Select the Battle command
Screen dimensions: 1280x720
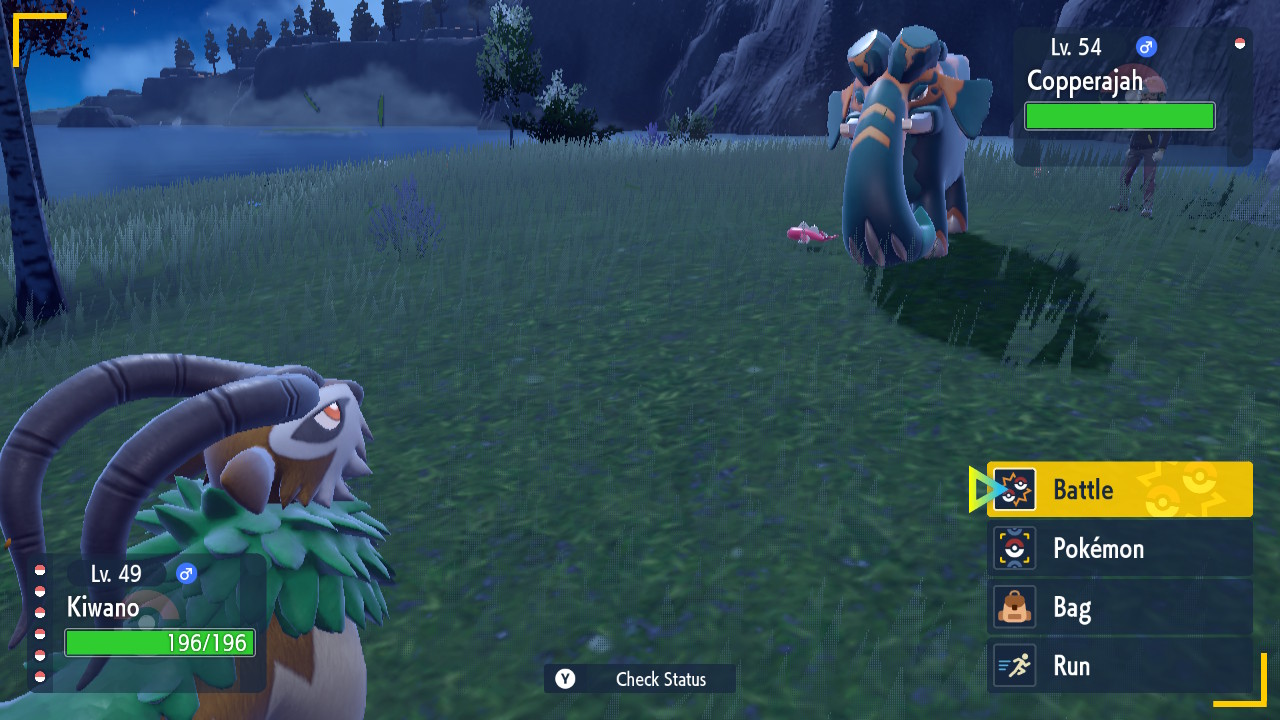coord(1119,490)
